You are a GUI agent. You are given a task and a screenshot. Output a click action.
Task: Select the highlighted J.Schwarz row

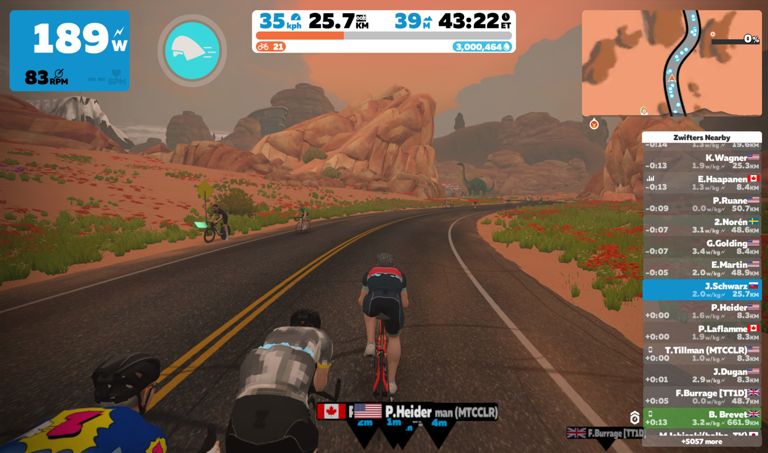pyautogui.click(x=702, y=289)
